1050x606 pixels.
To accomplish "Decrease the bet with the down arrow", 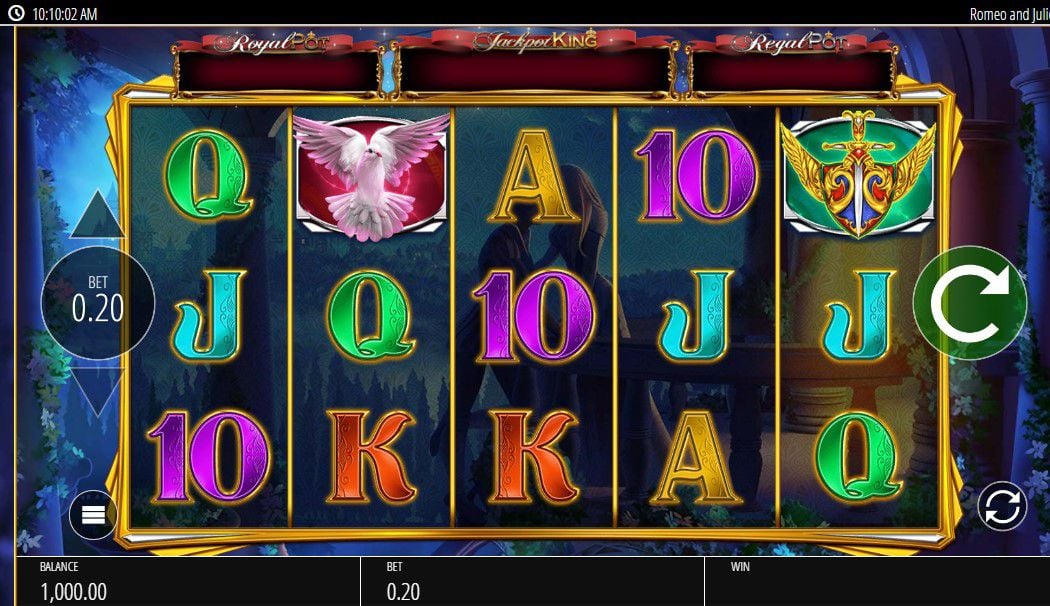I will pos(97,390).
